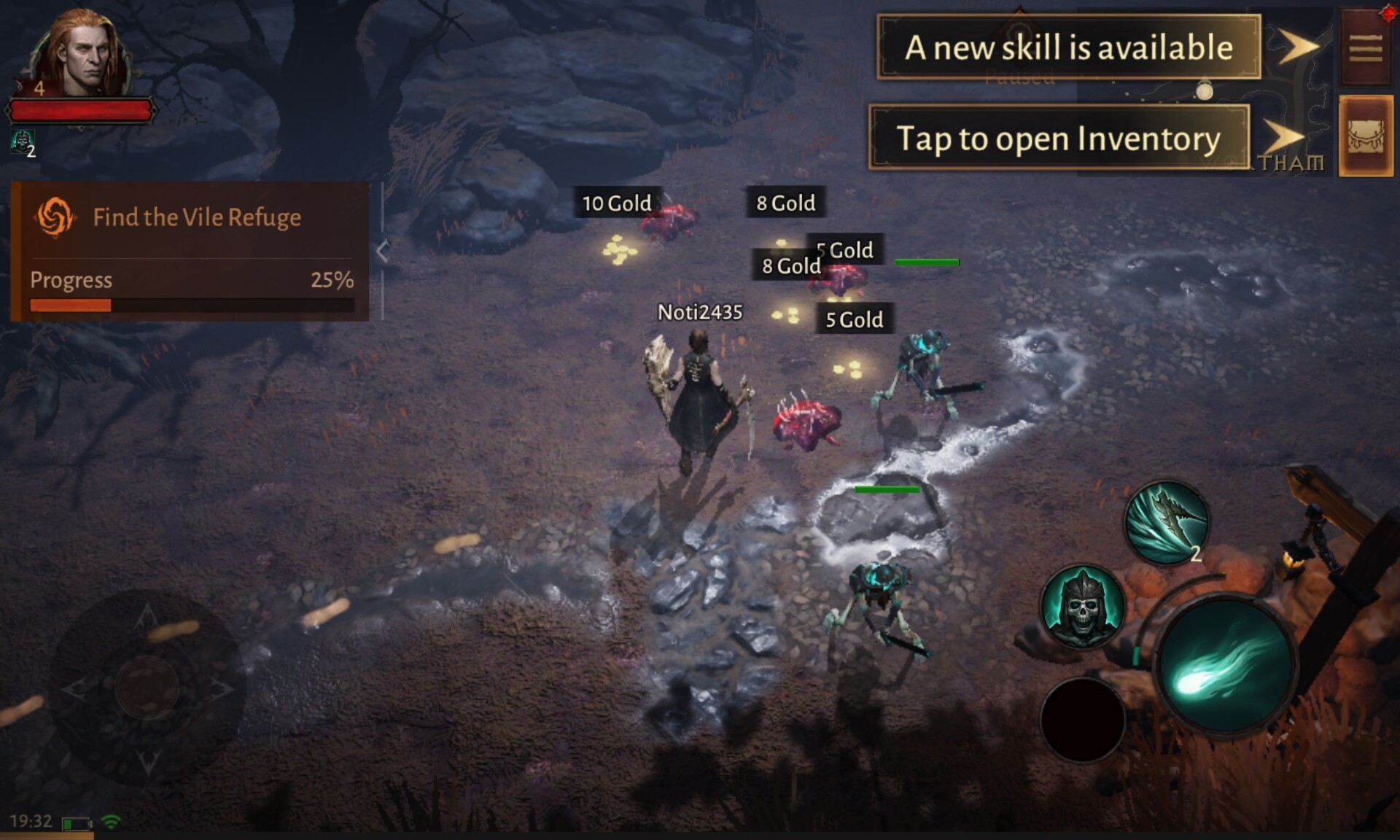The width and height of the screenshot is (1400, 840).
Task: Activate the bone spear claw skill
Action: [1167, 521]
